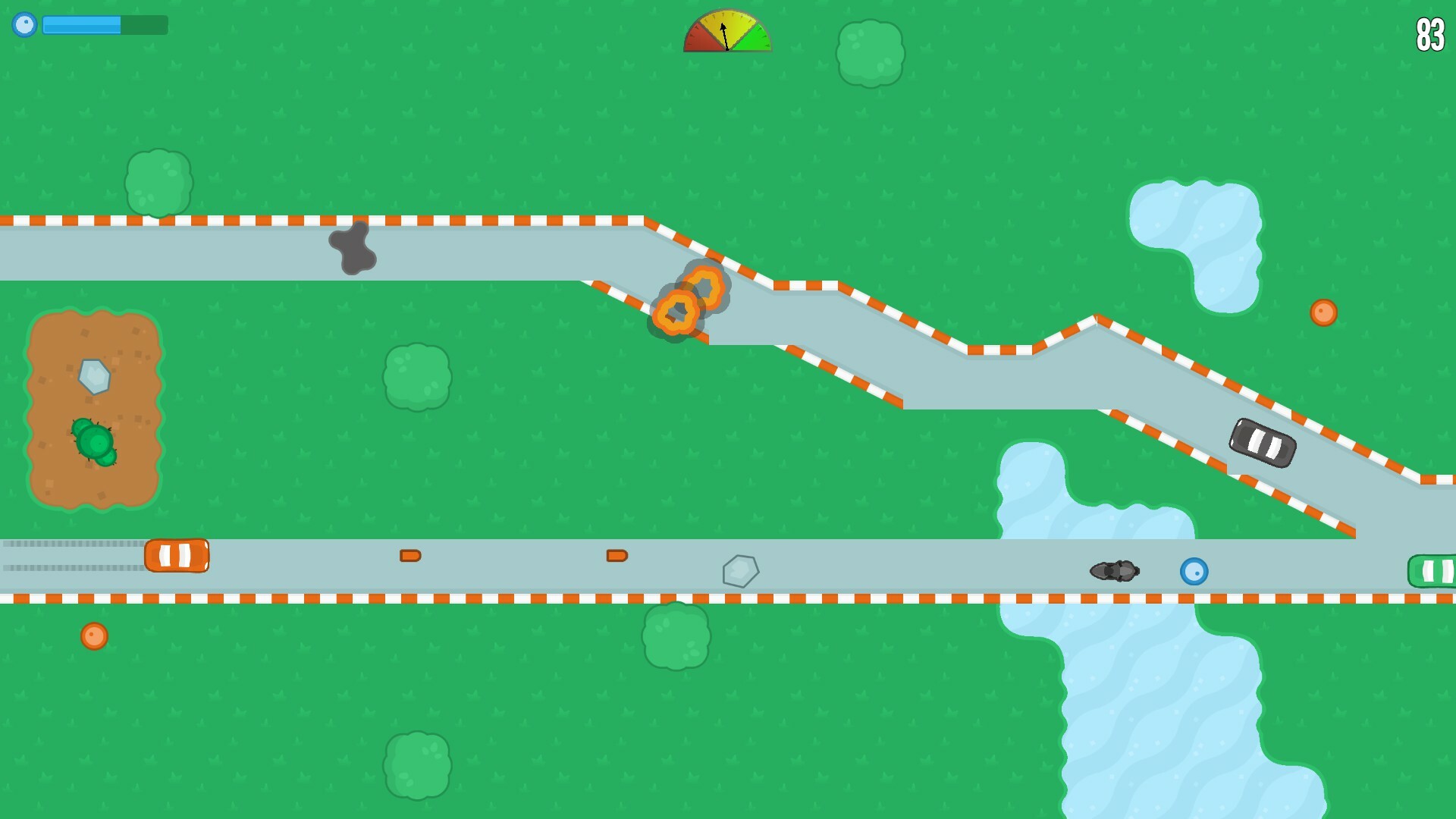Click the black motorcycle on the lower road

[1114, 570]
